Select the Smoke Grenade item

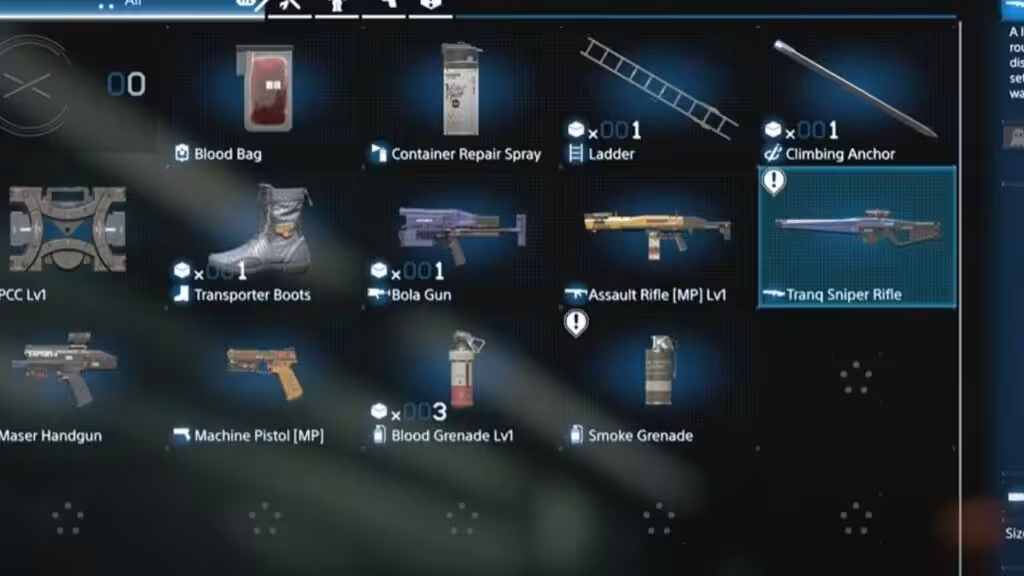tap(658, 378)
